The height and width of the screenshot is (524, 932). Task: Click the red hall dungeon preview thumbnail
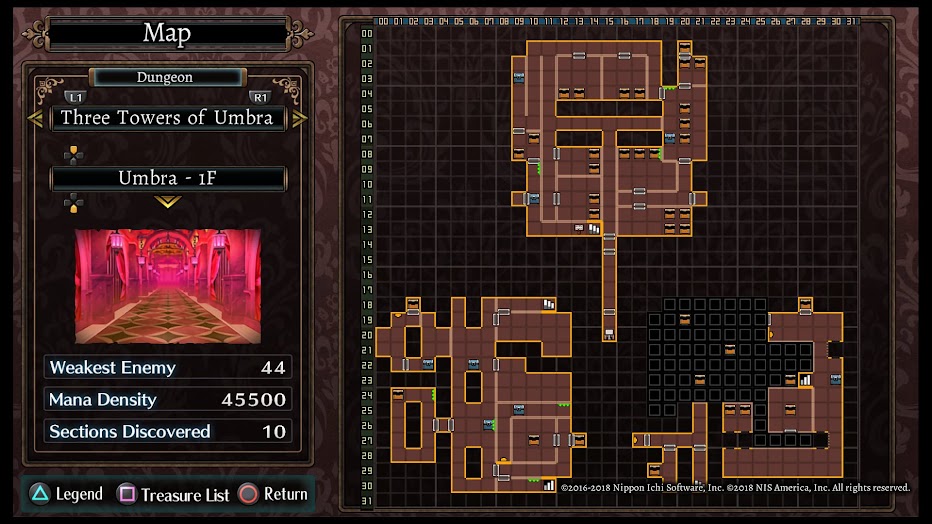[167, 286]
